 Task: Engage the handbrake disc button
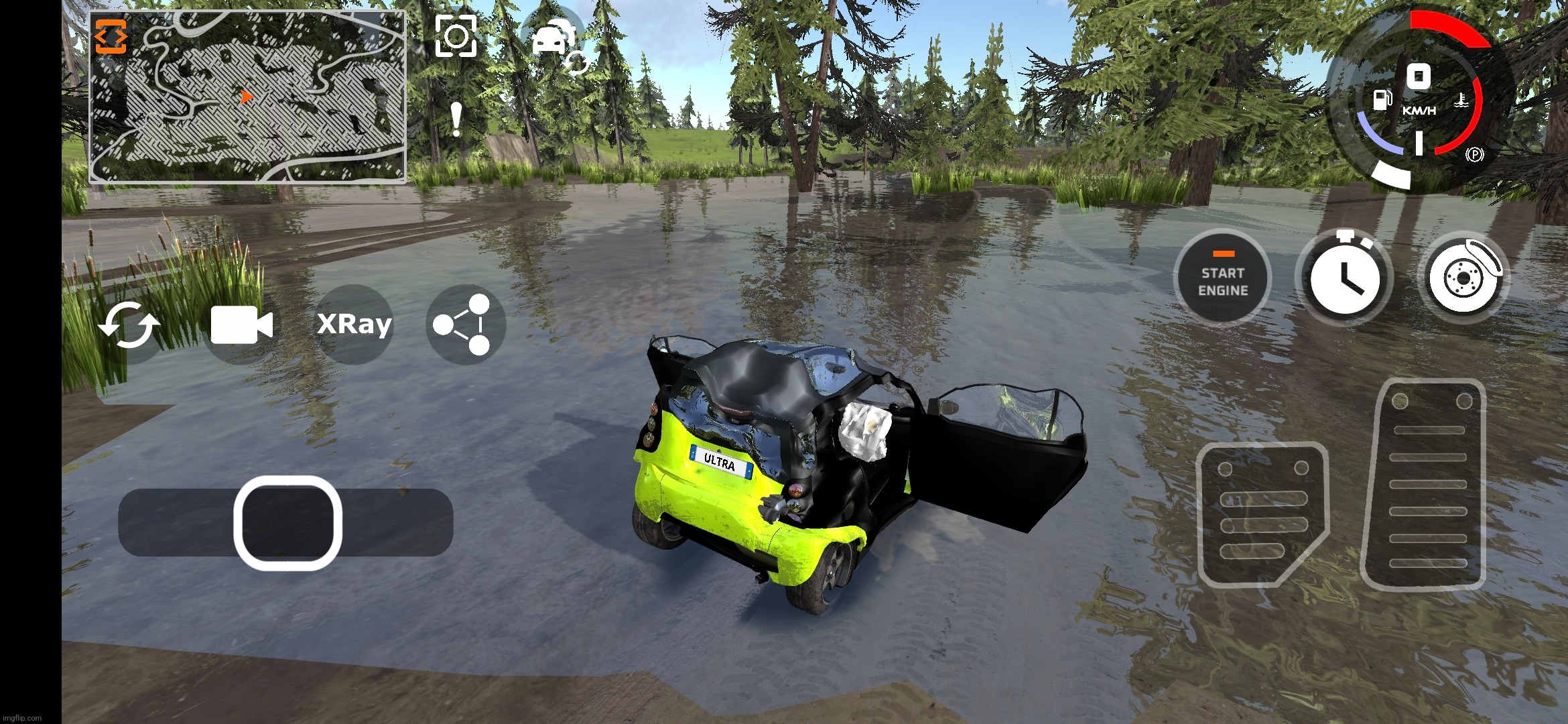[x=1463, y=278]
